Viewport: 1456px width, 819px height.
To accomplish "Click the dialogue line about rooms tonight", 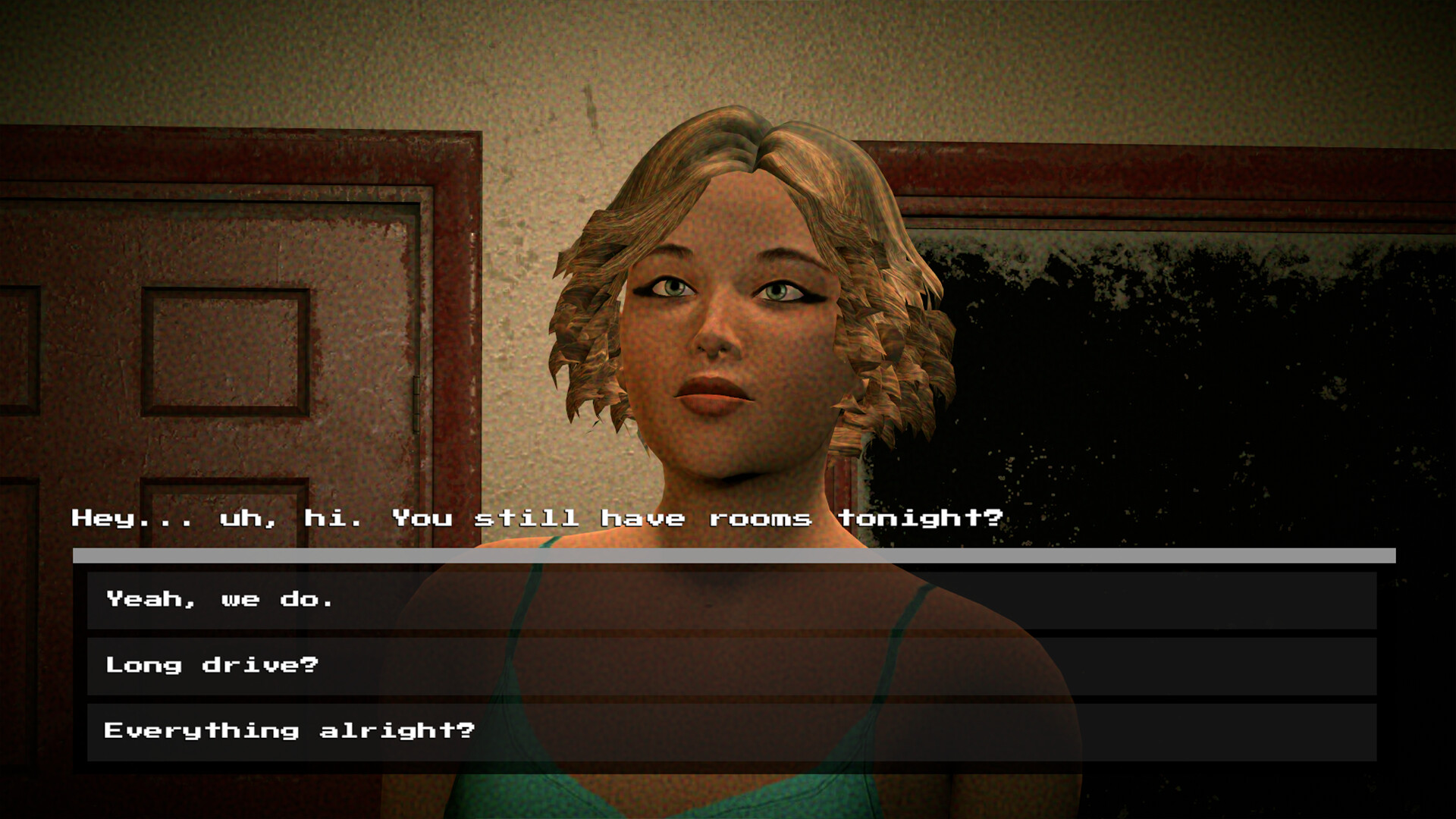I will tap(531, 518).
